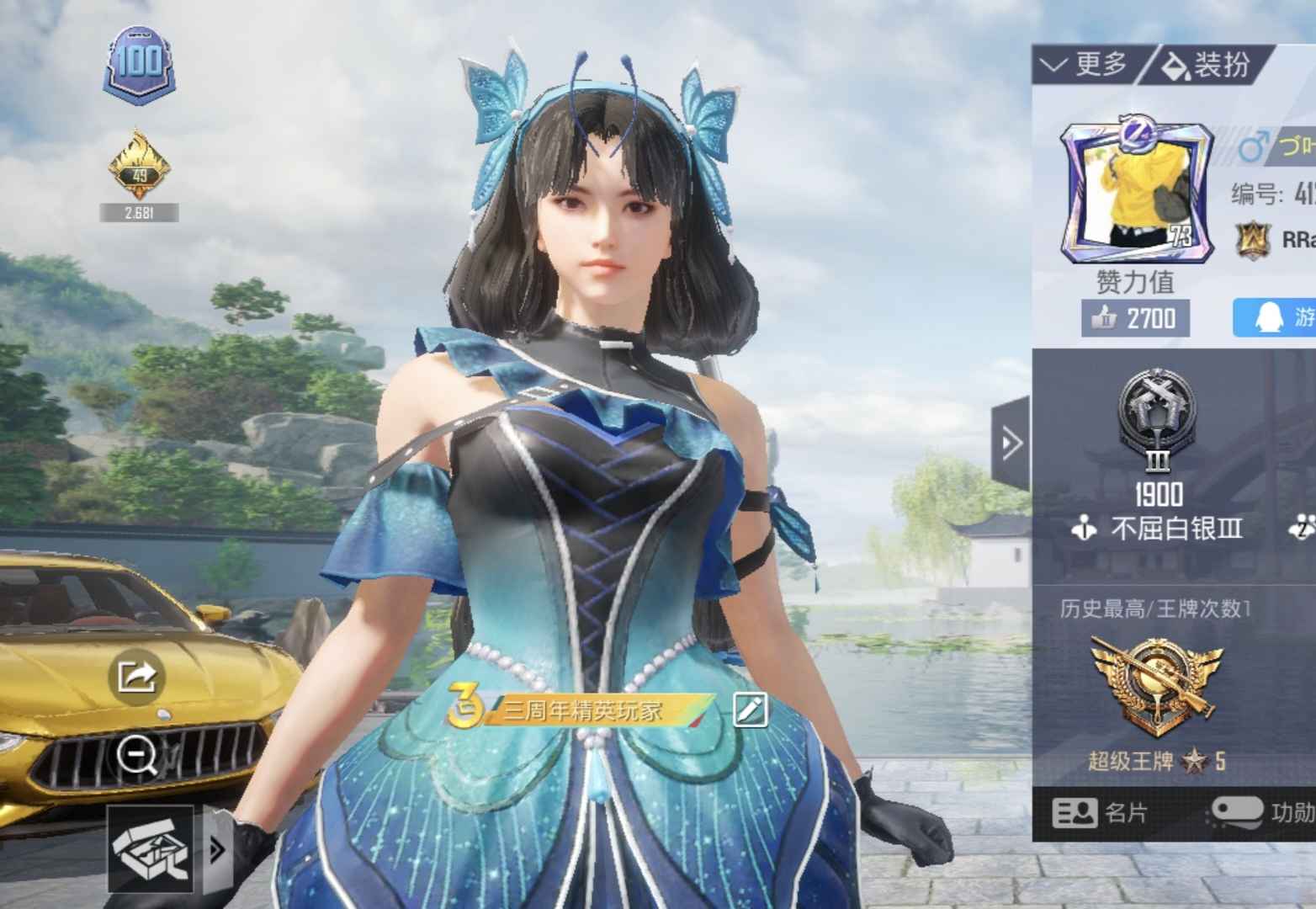Open the 更多 dropdown

1085,64
